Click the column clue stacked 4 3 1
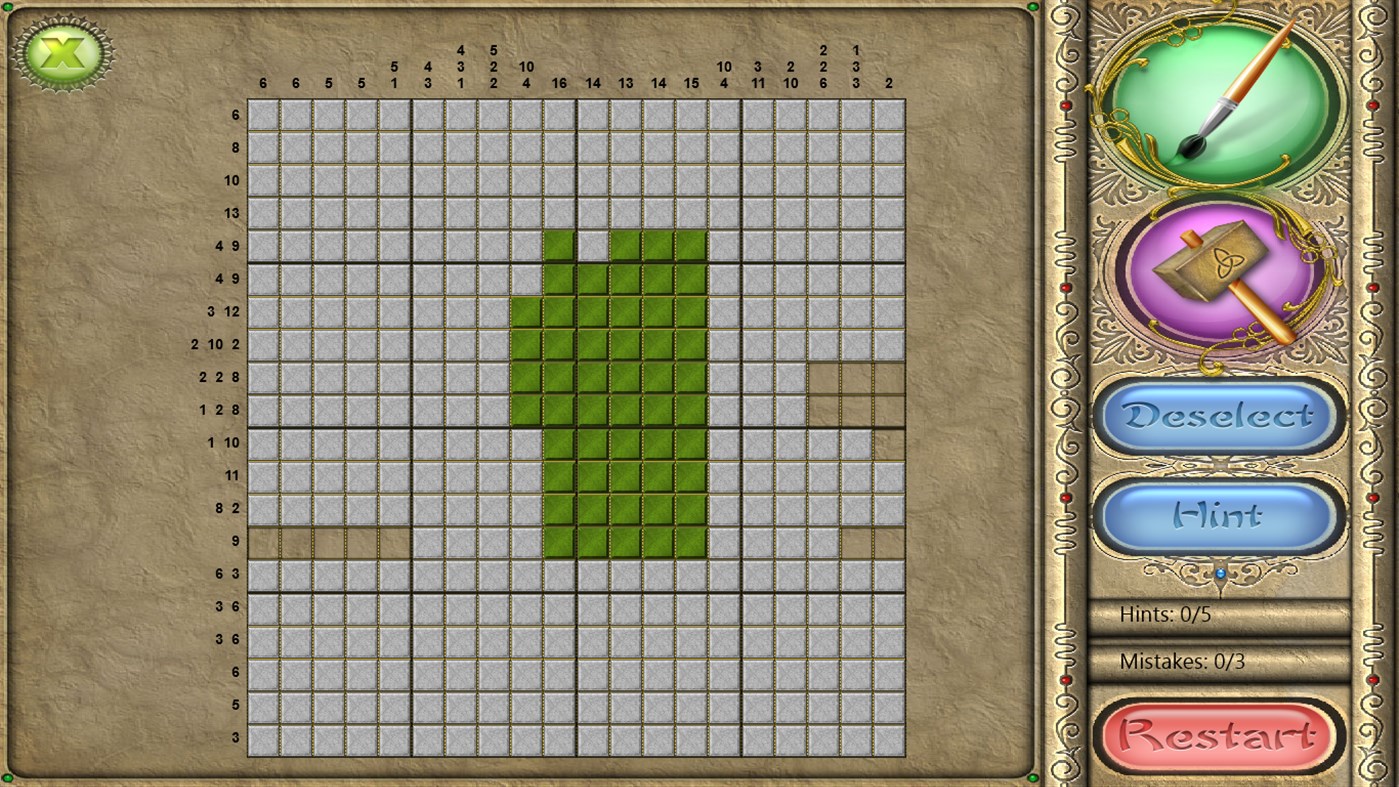 pos(460,66)
